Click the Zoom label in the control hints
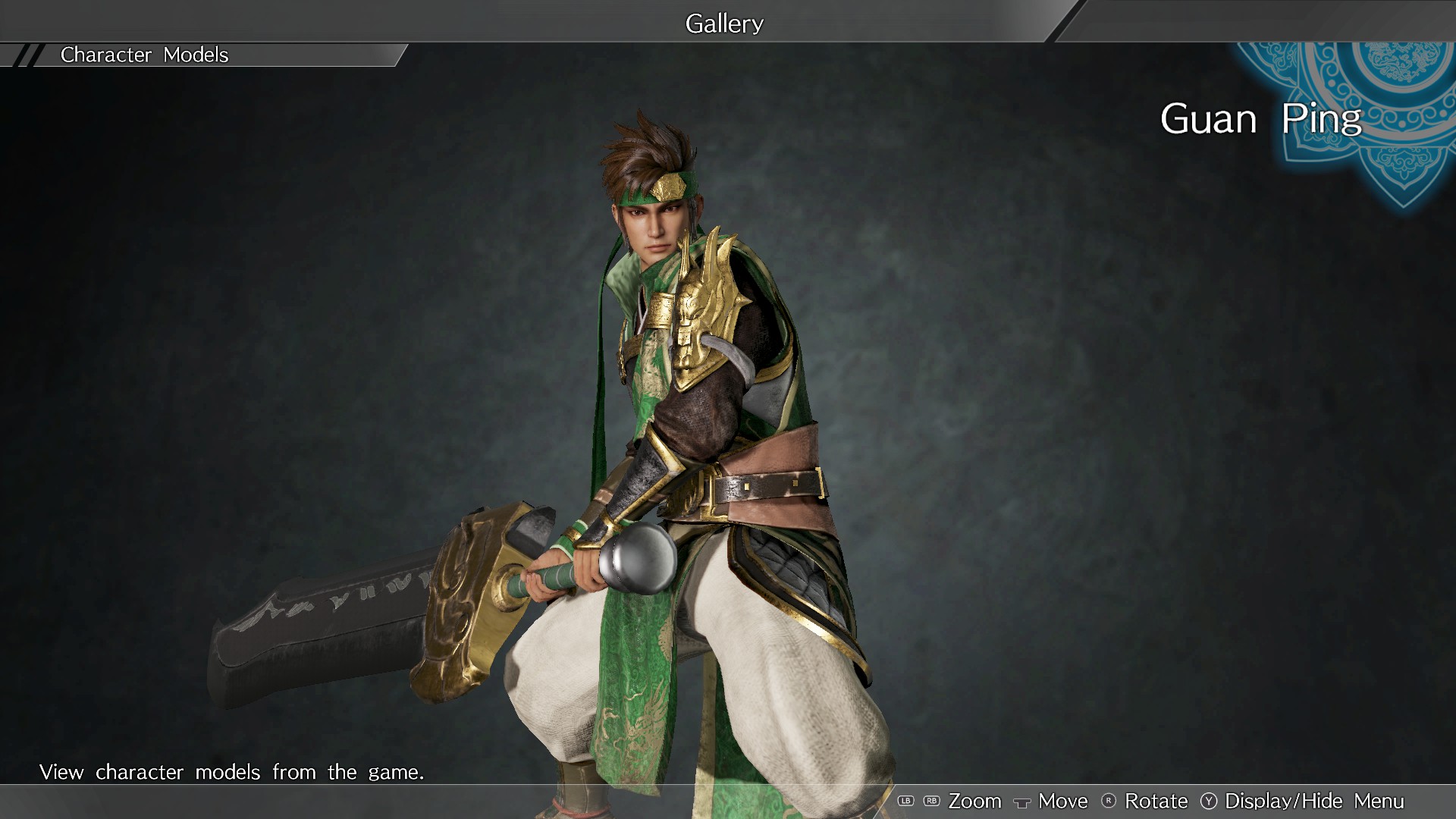The width and height of the screenshot is (1456, 819). [976, 801]
